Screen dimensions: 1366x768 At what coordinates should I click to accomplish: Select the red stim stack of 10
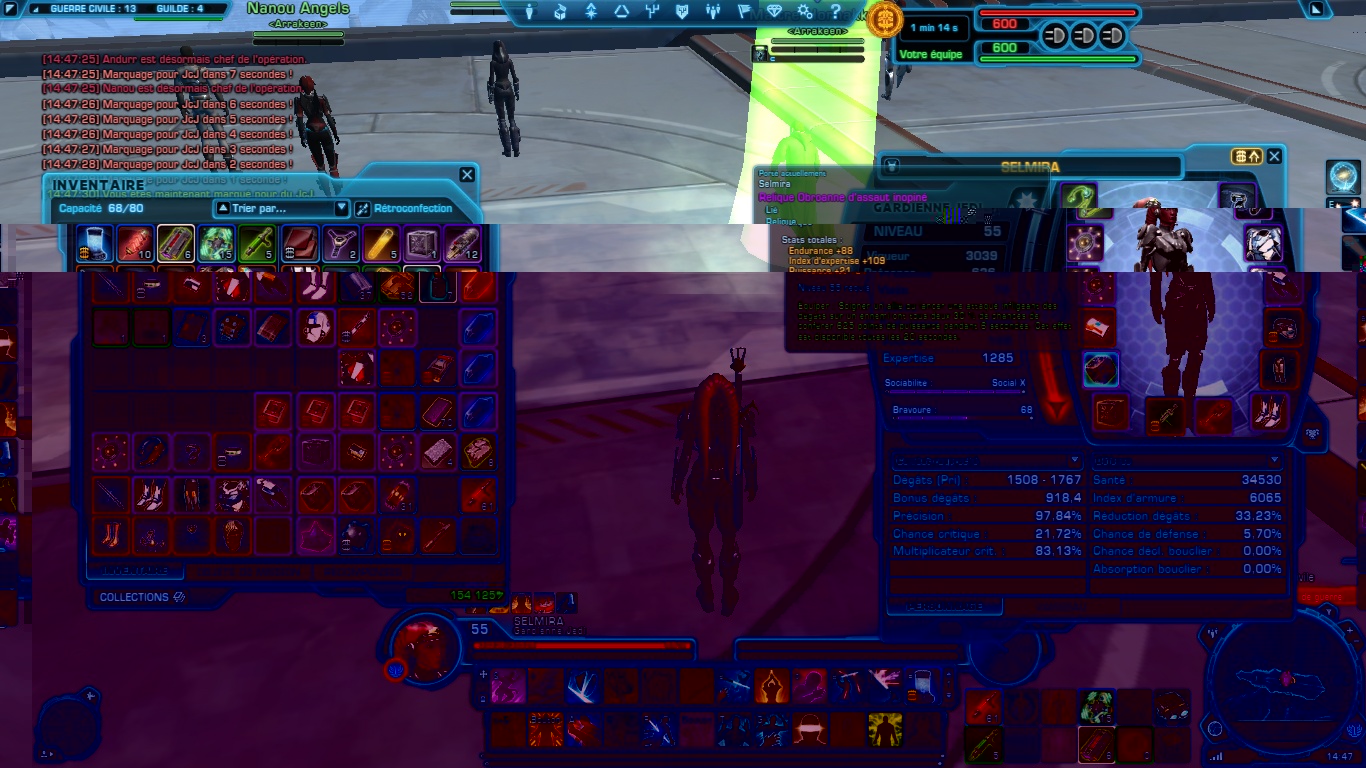coord(135,243)
